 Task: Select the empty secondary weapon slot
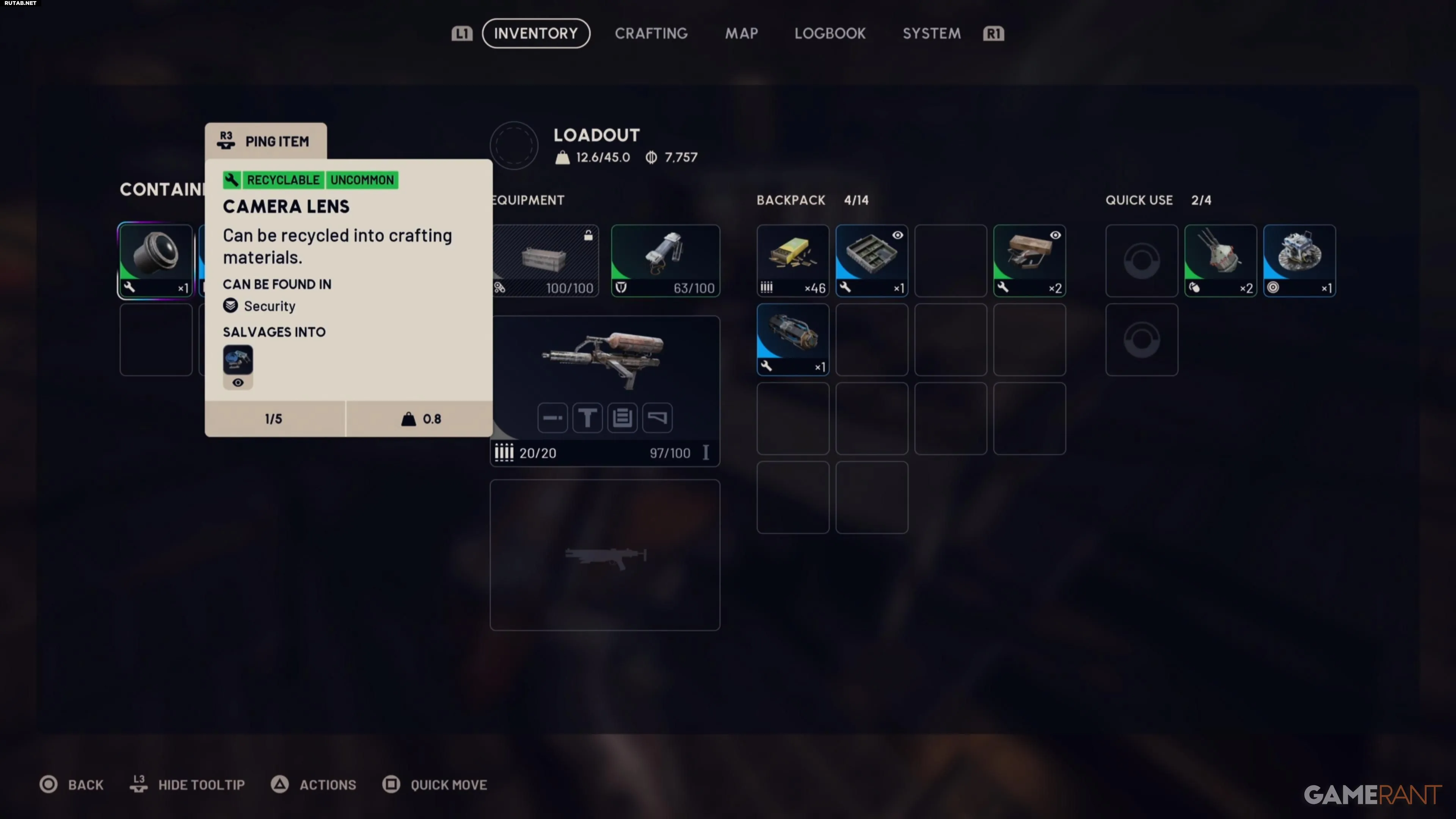pyautogui.click(x=604, y=554)
